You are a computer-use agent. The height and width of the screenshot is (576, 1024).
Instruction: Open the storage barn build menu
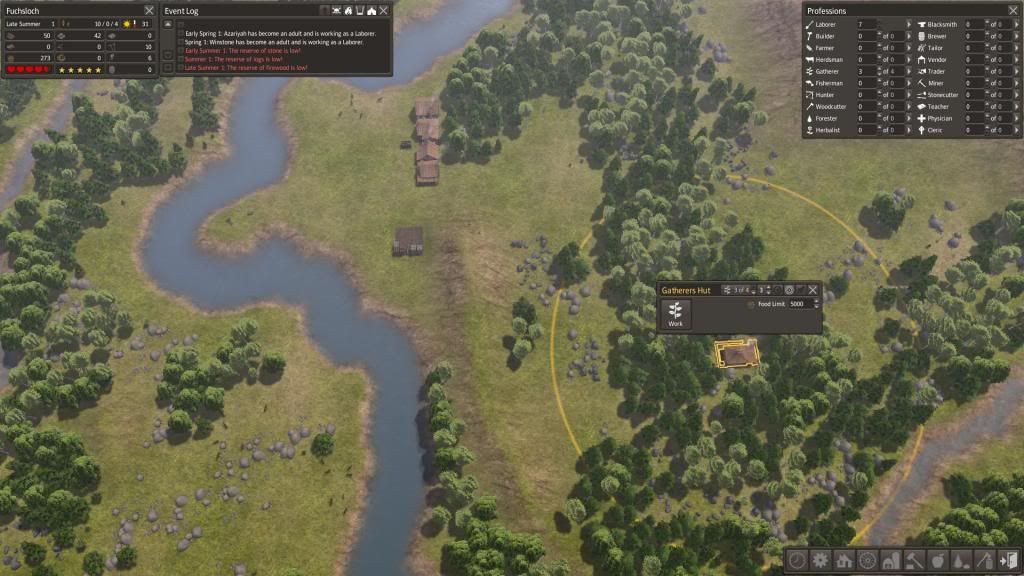(890, 561)
